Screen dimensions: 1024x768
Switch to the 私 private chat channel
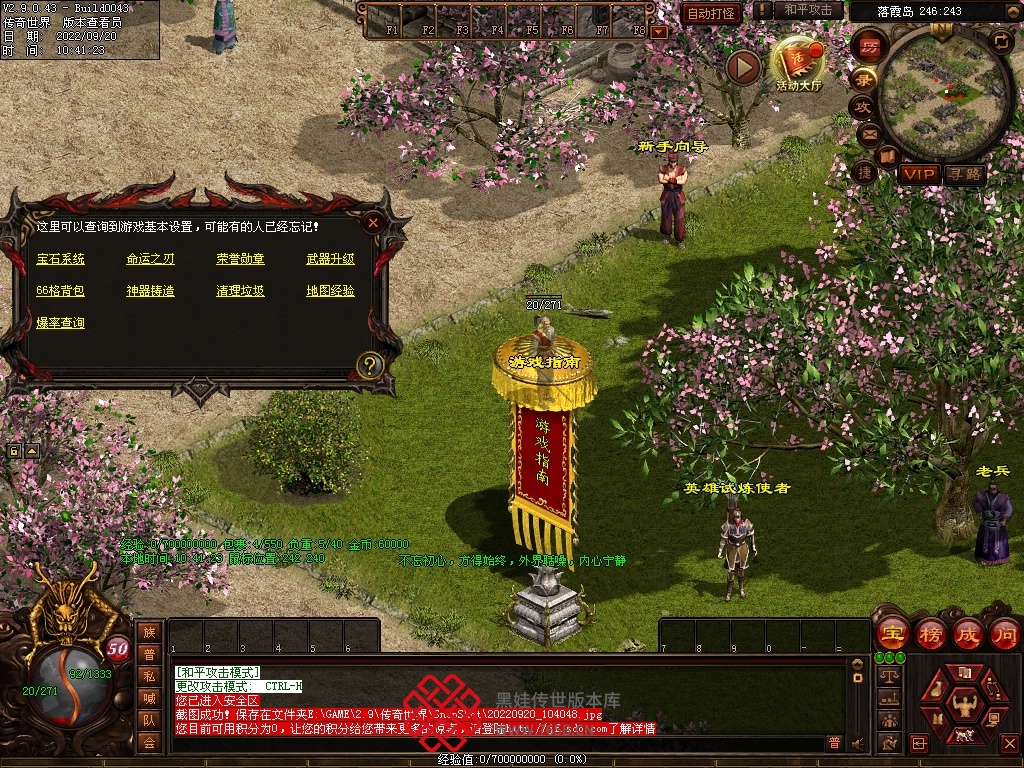coord(148,676)
